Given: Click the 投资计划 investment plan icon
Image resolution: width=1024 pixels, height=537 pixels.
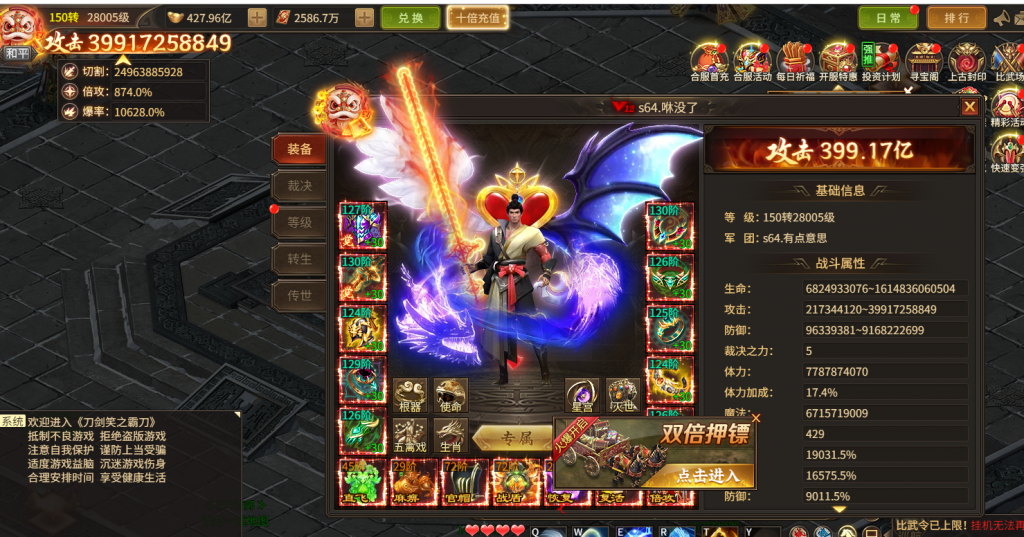Looking at the screenshot, I should coord(881,60).
